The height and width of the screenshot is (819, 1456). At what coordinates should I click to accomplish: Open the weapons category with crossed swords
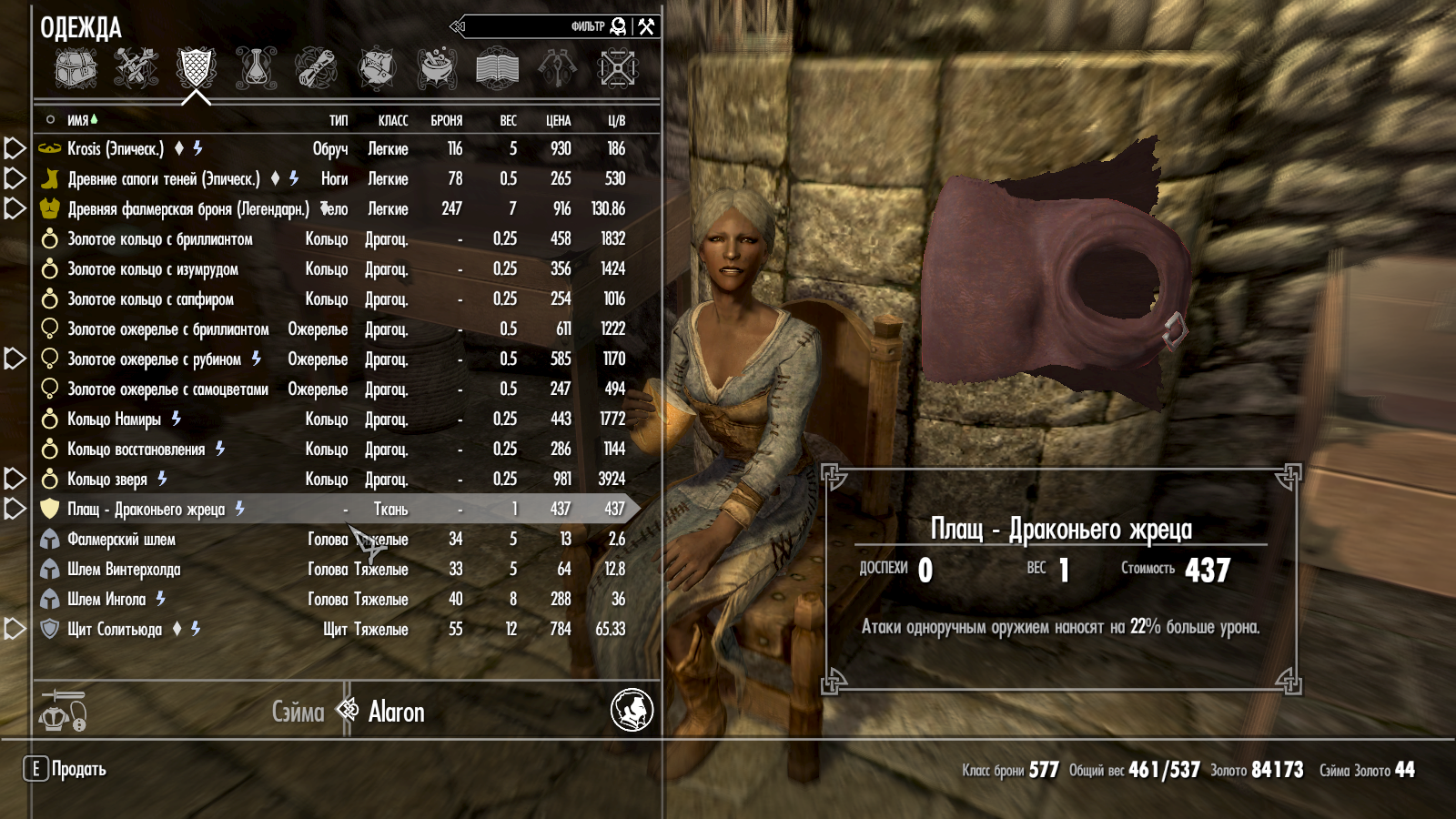click(x=136, y=68)
